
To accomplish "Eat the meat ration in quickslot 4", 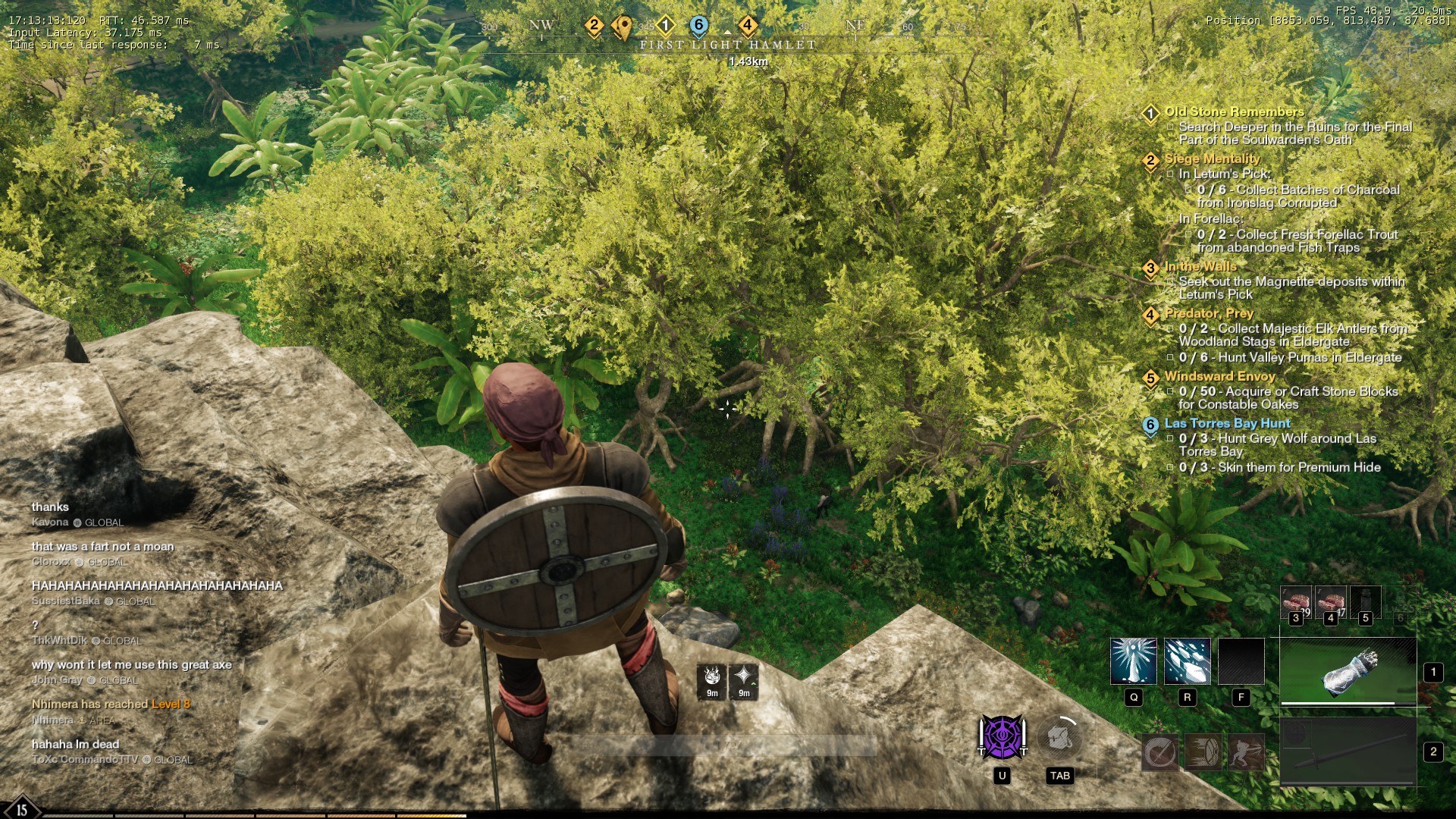I will (x=1330, y=602).
